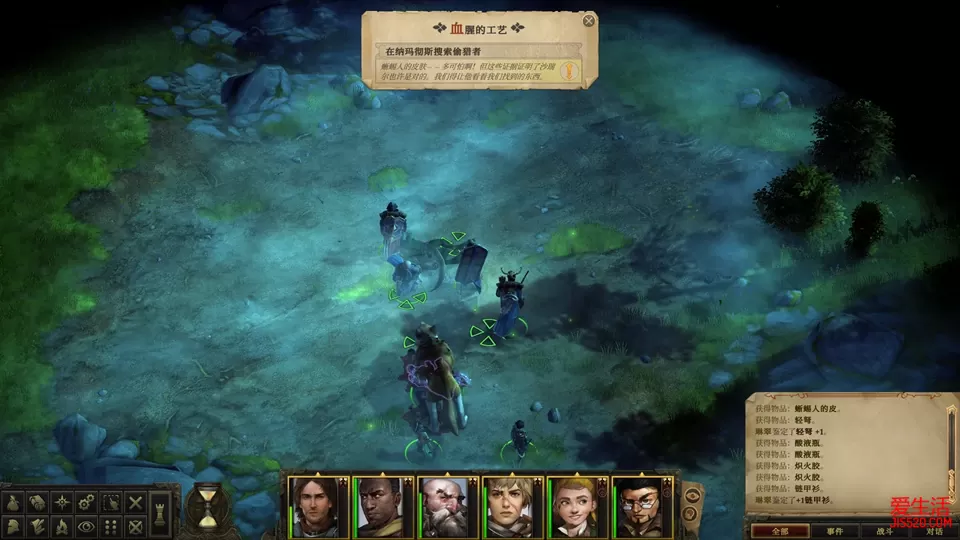The width and height of the screenshot is (960, 540).
Task: Open the settings gears icon
Action: (87, 501)
